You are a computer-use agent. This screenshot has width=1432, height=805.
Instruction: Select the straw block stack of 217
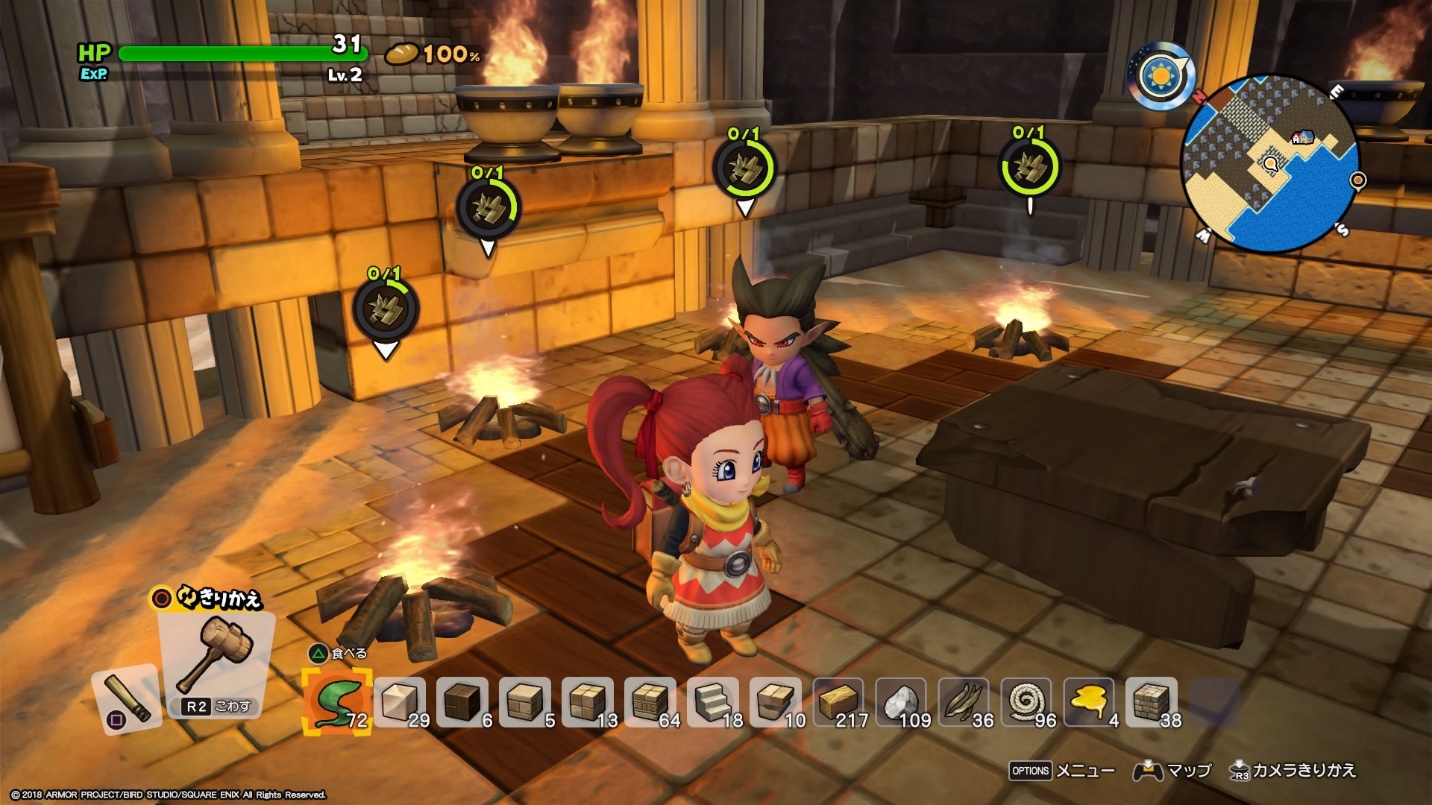point(838,702)
